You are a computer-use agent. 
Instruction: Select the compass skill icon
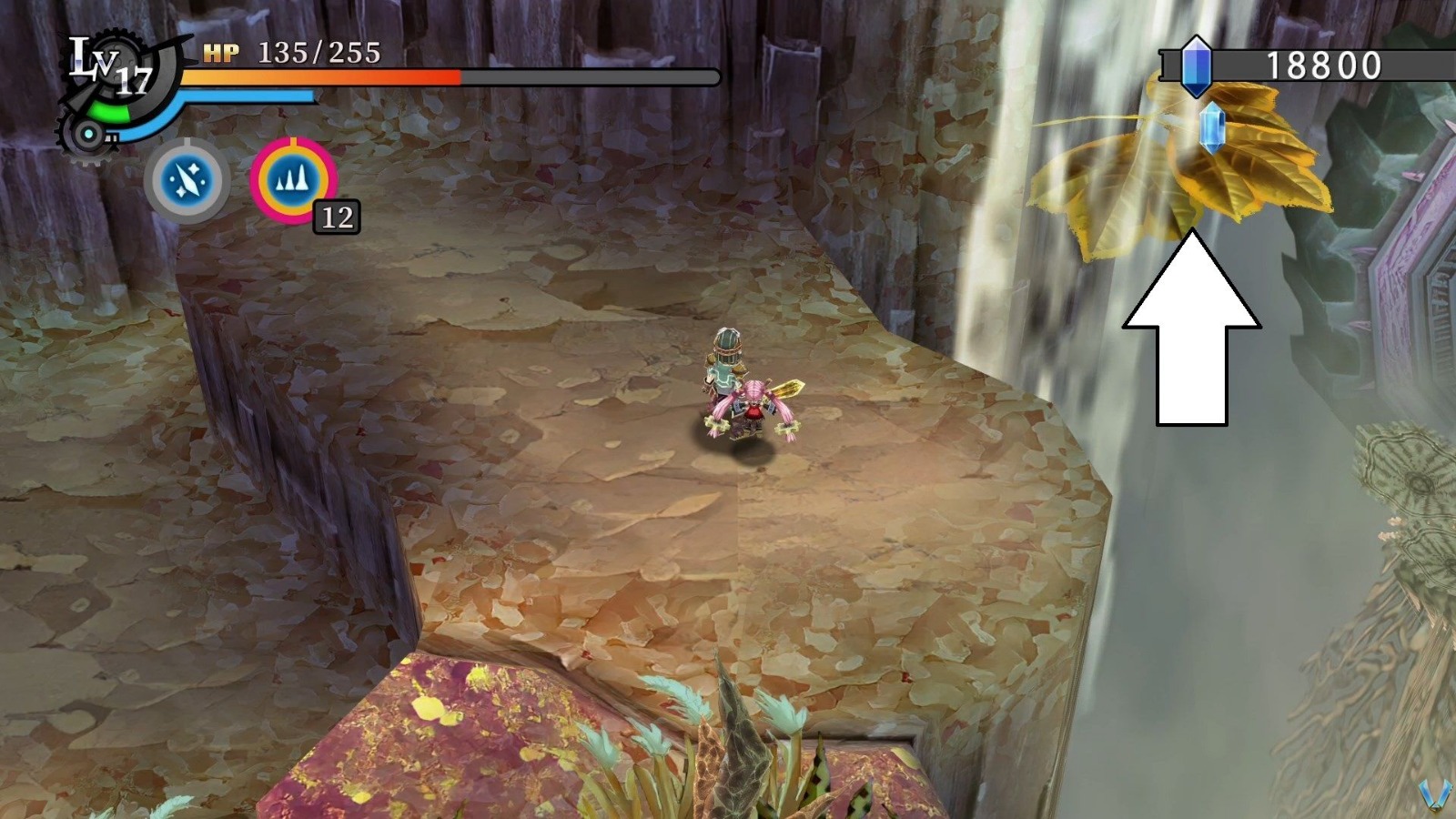tap(187, 181)
